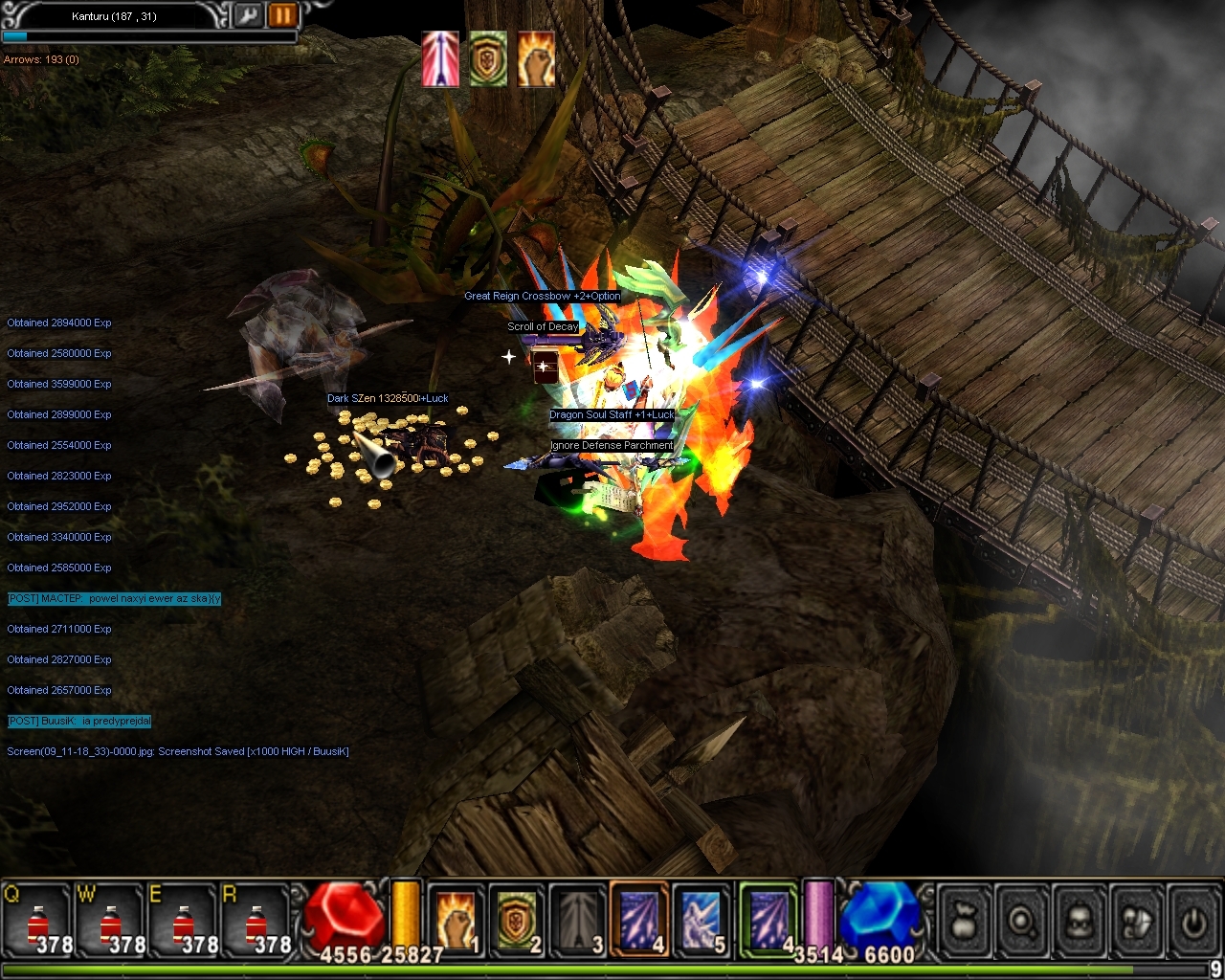This screenshot has height=980, width=1225.
Task: Open the button left of the power icon
Action: (x=1137, y=921)
